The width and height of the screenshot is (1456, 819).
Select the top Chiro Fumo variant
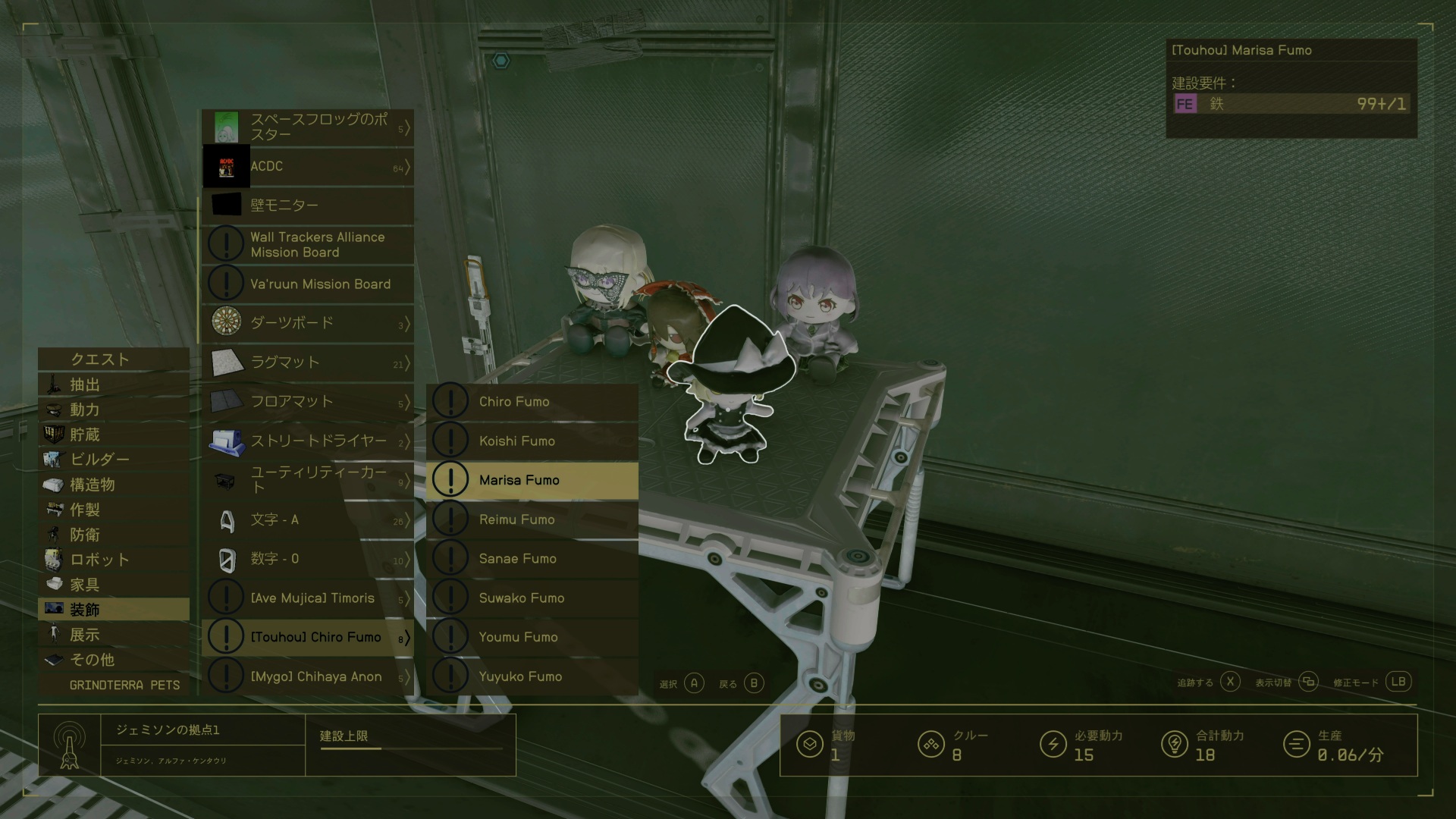tap(531, 401)
